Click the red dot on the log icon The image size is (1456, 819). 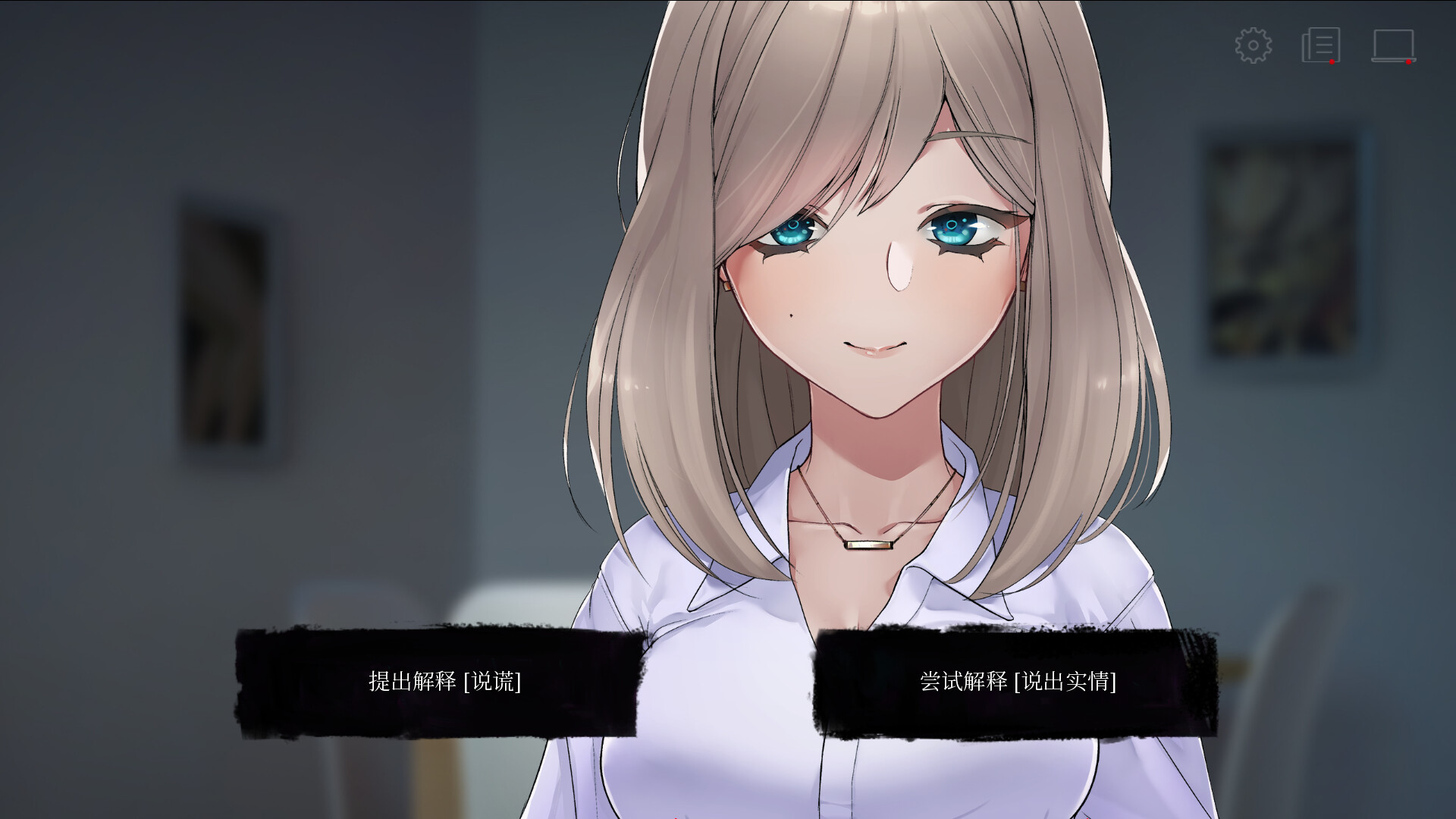tap(1332, 62)
